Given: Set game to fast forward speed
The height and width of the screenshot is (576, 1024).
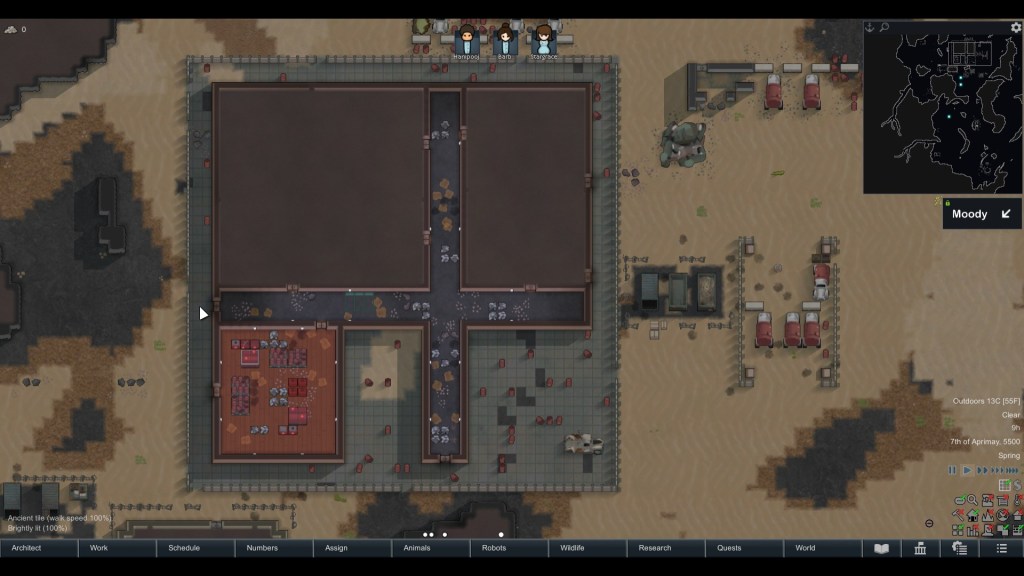Looking at the screenshot, I should click(983, 470).
